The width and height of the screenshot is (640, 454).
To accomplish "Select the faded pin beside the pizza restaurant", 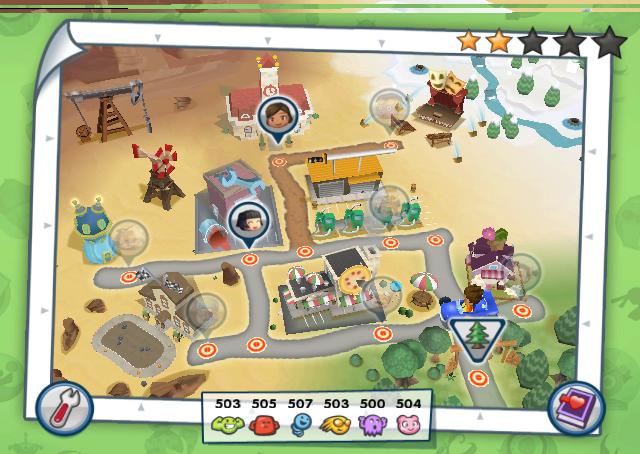I will click(x=381, y=295).
